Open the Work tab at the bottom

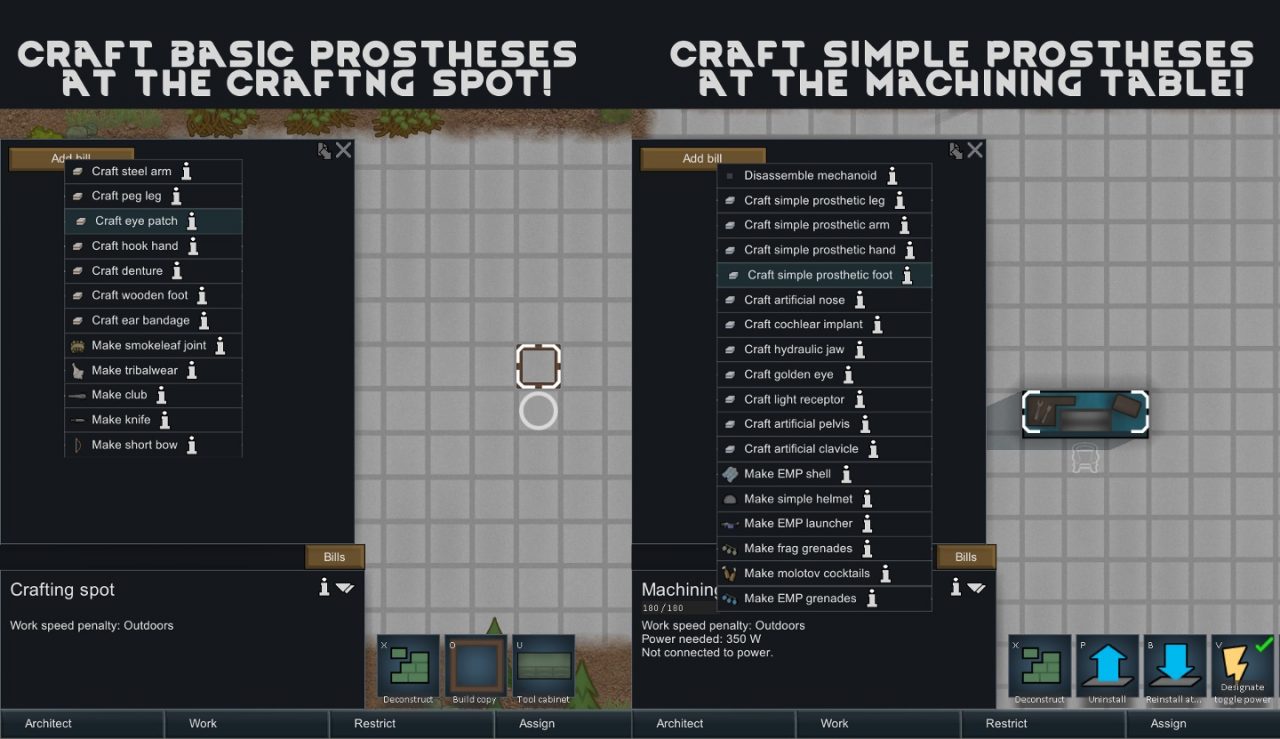[202, 723]
